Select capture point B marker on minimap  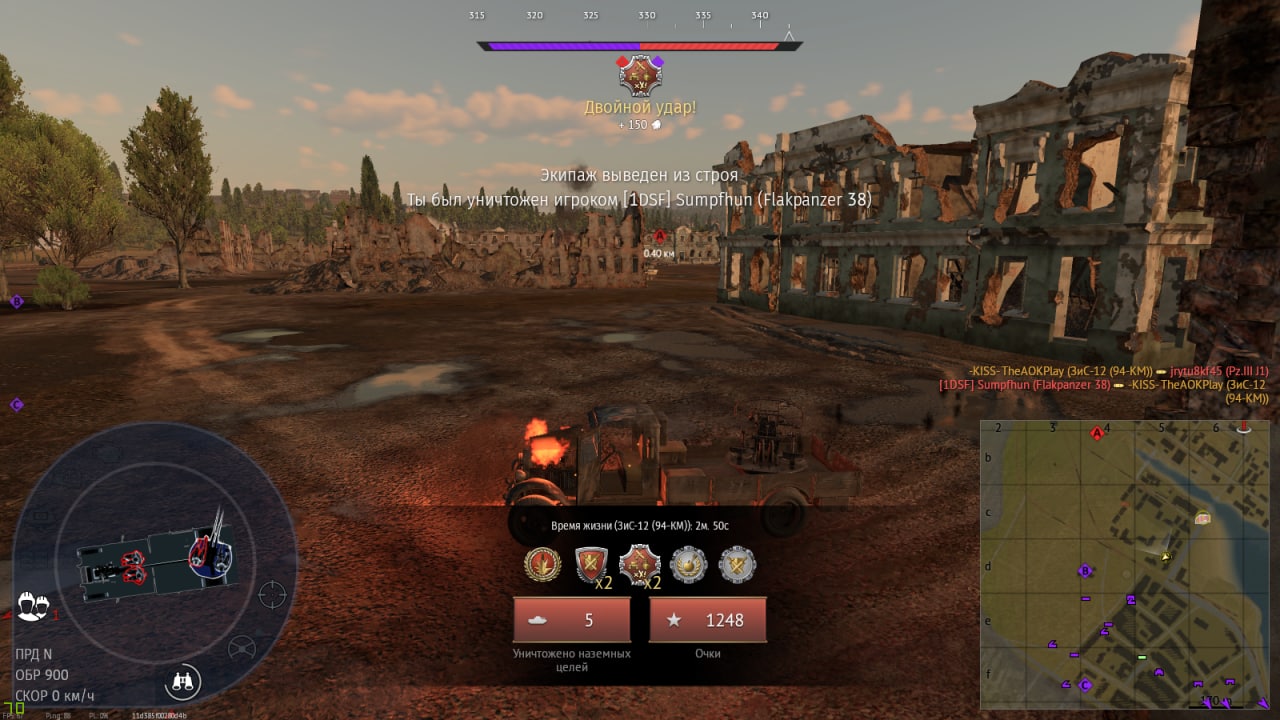(1085, 571)
